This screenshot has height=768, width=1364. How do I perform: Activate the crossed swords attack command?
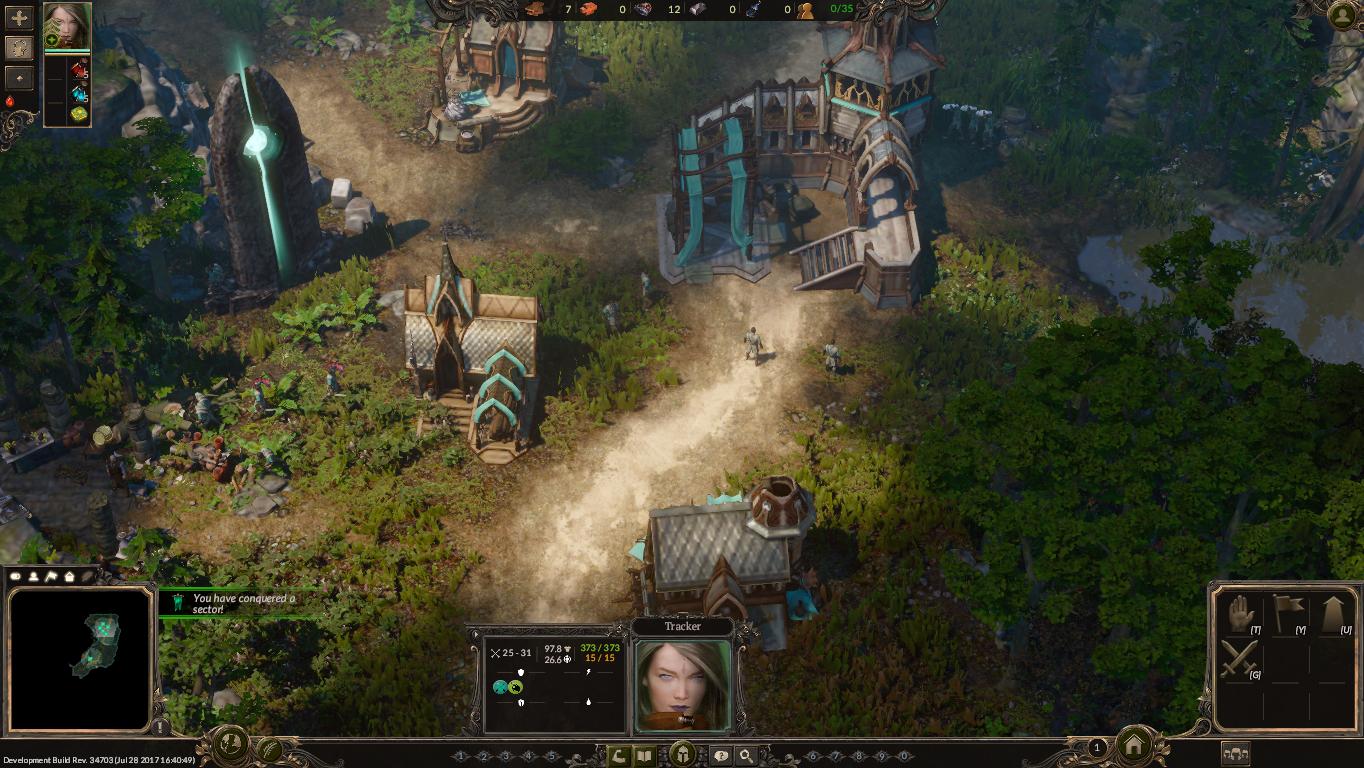[x=1240, y=660]
